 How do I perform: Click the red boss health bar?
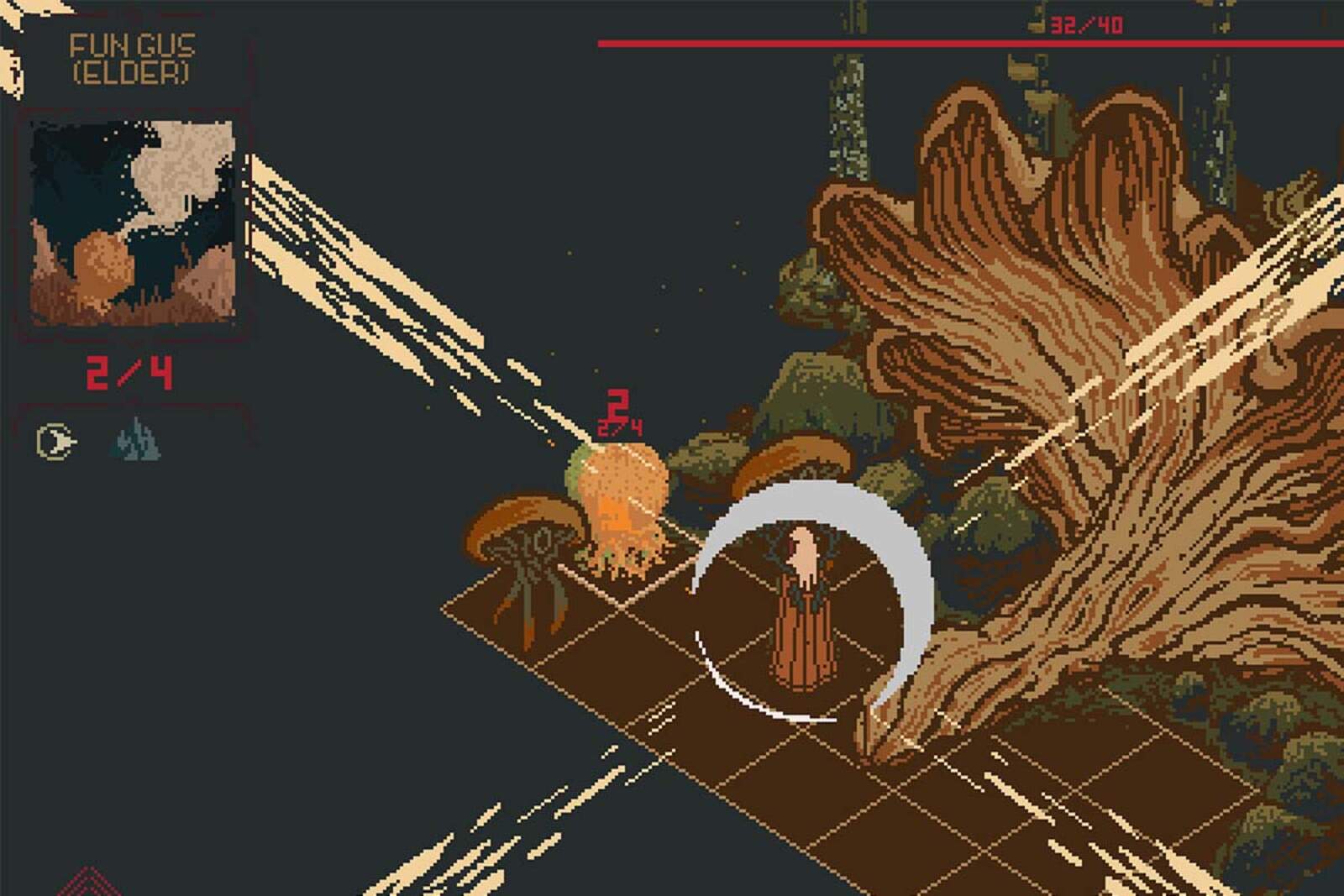pos(966,40)
